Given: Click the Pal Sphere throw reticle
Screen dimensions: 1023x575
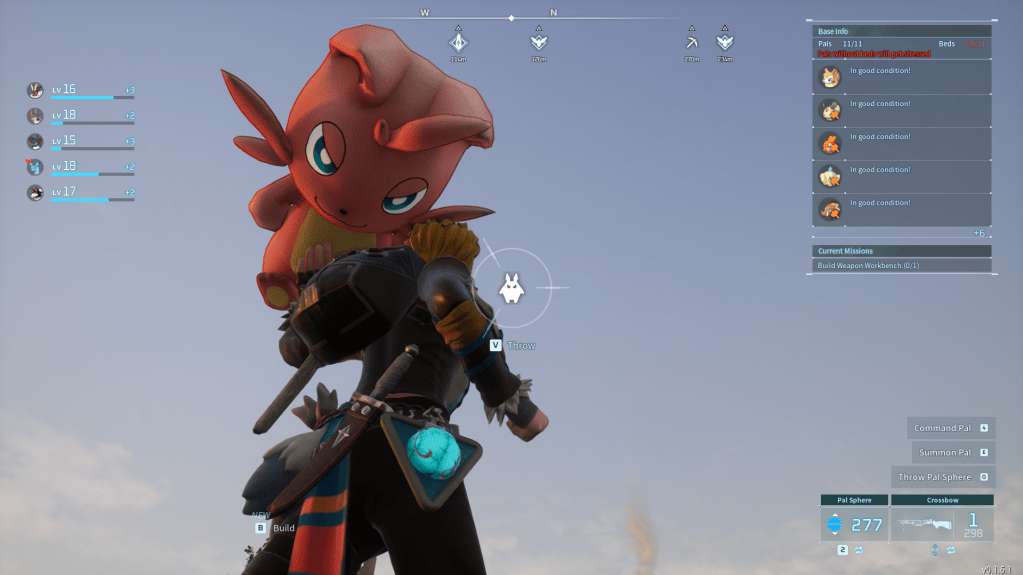Looking at the screenshot, I should 511,288.
